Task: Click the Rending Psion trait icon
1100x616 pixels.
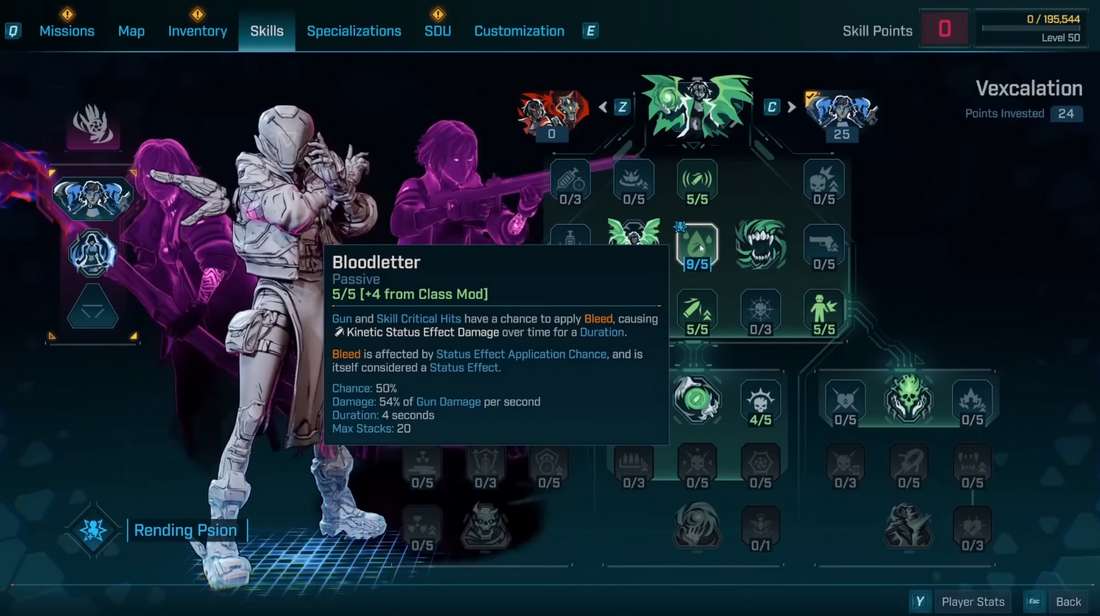Action: [x=93, y=530]
